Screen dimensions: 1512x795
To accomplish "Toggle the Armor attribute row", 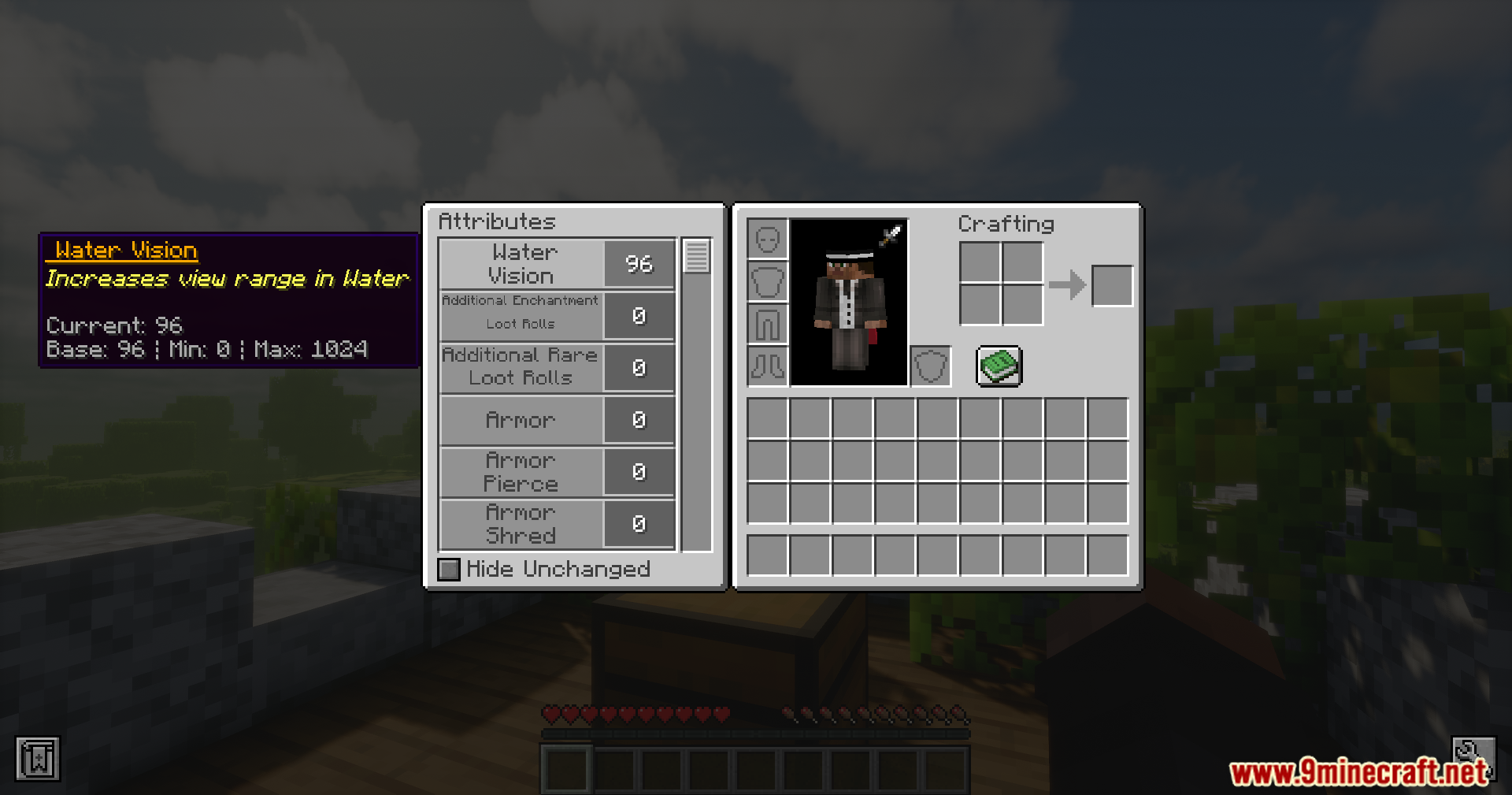I will (522, 420).
